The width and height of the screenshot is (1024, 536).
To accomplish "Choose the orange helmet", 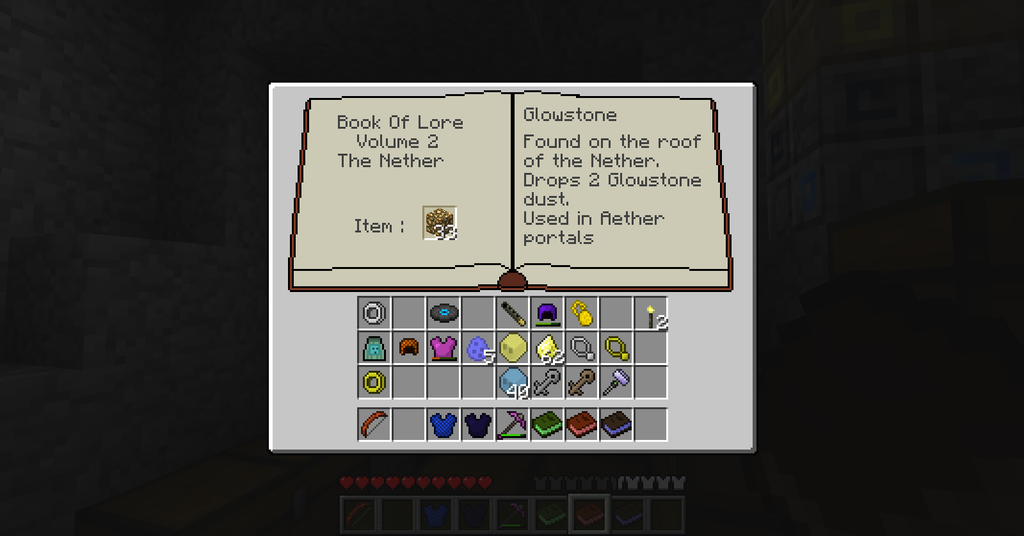I will click(x=409, y=348).
